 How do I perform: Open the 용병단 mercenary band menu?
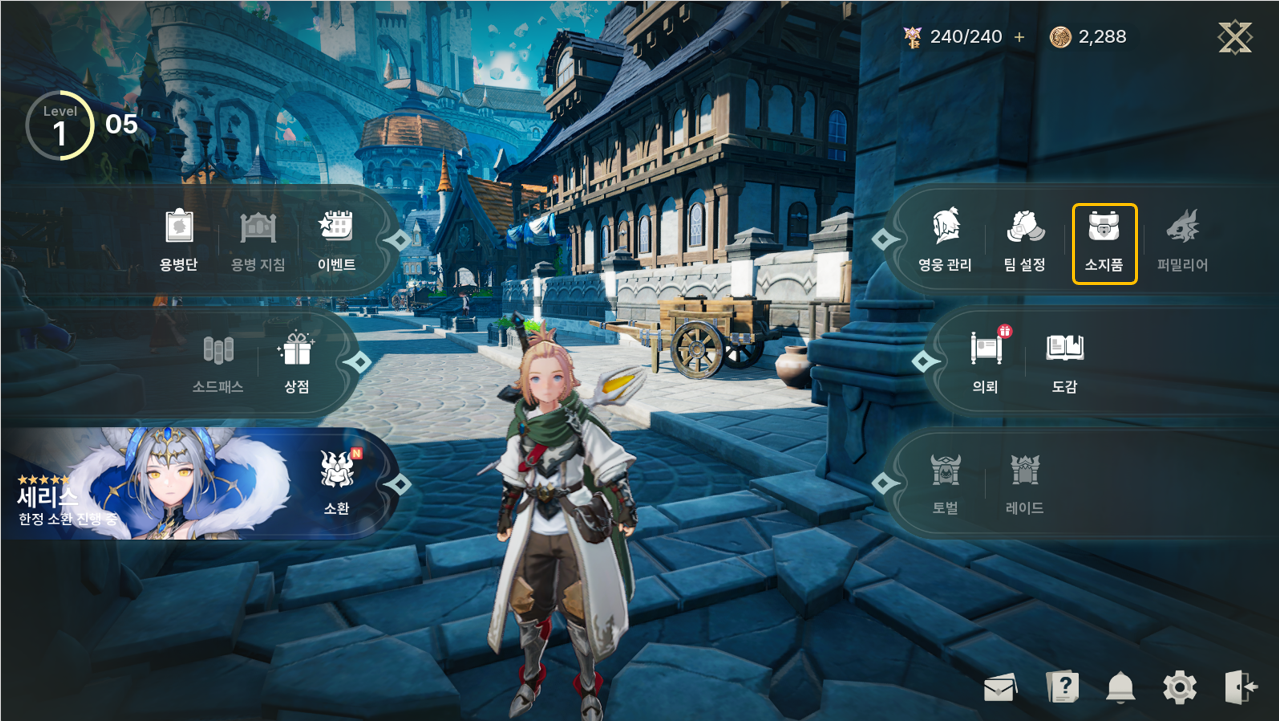click(x=179, y=241)
